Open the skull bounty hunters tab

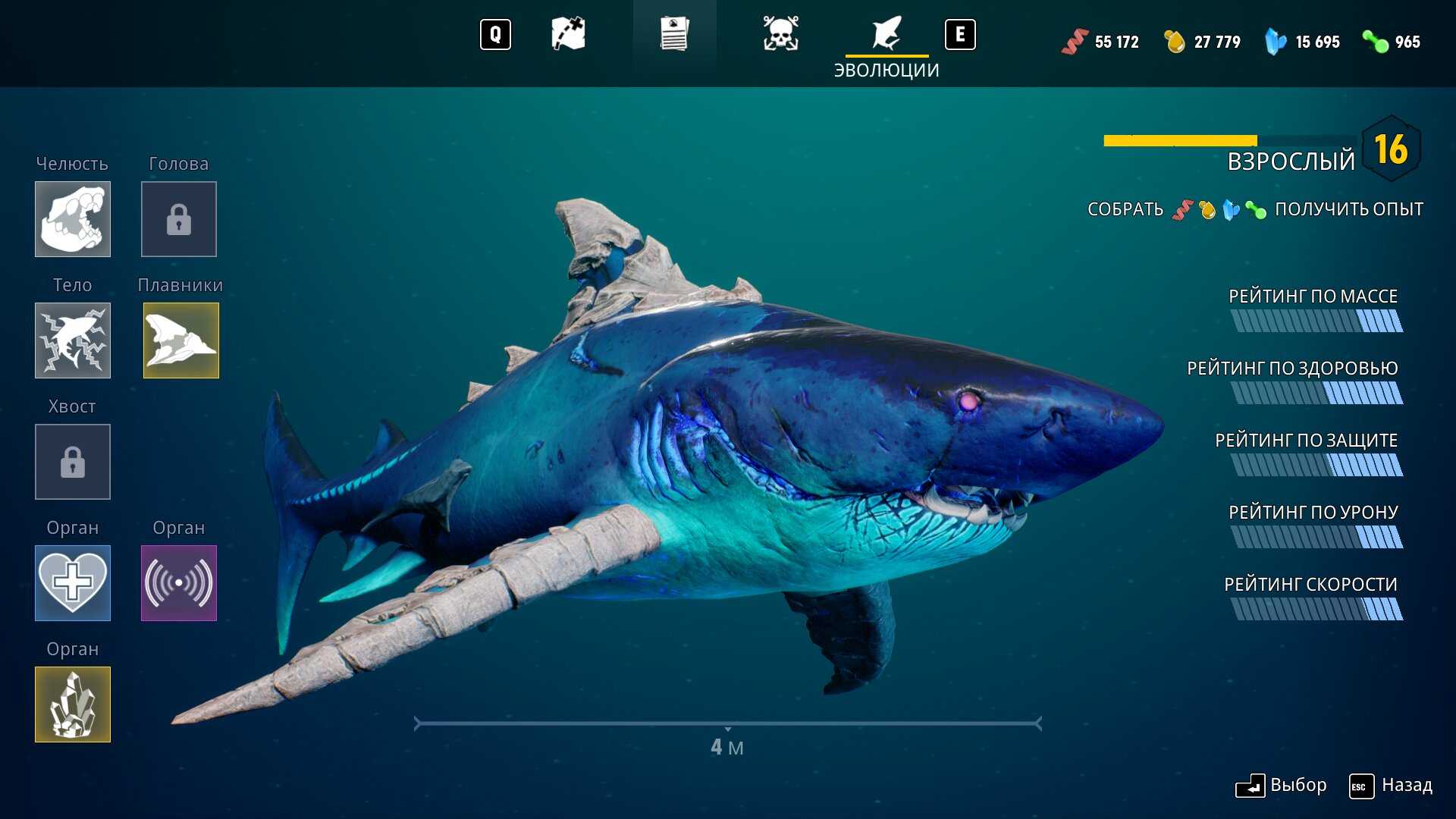click(x=780, y=34)
